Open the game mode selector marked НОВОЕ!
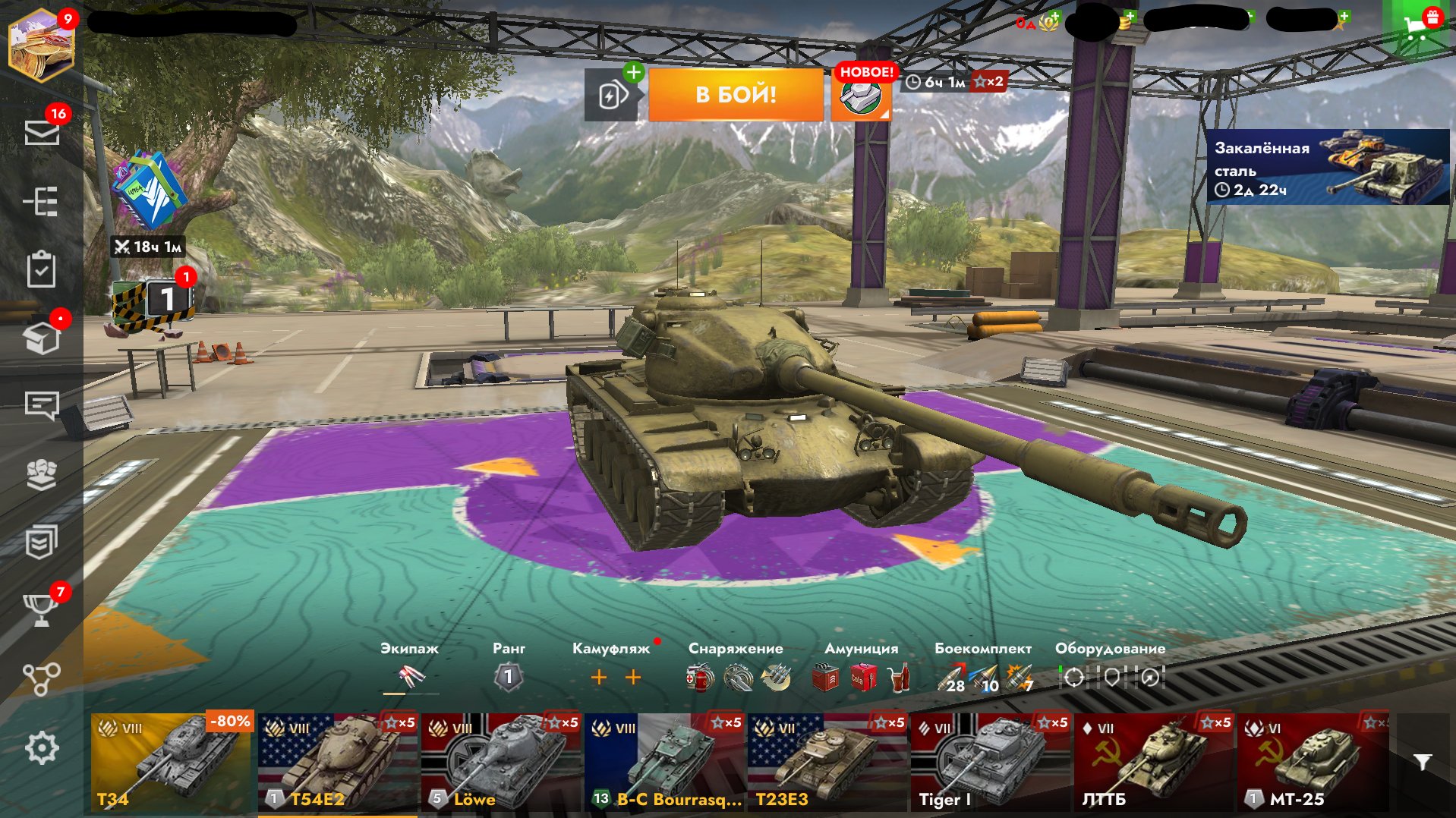1456x818 pixels. click(861, 96)
